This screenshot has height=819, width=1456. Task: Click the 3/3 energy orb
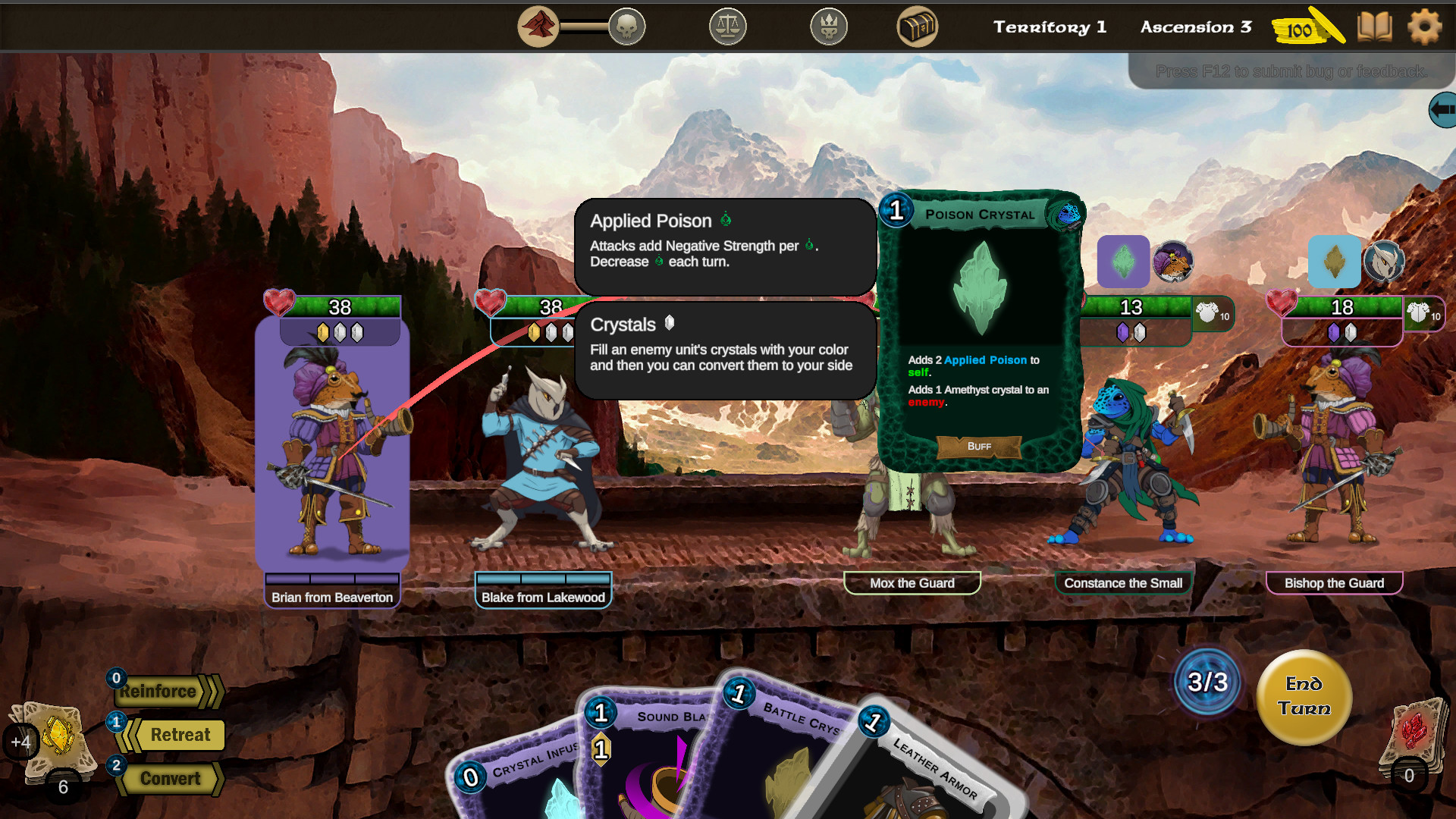(x=1207, y=682)
